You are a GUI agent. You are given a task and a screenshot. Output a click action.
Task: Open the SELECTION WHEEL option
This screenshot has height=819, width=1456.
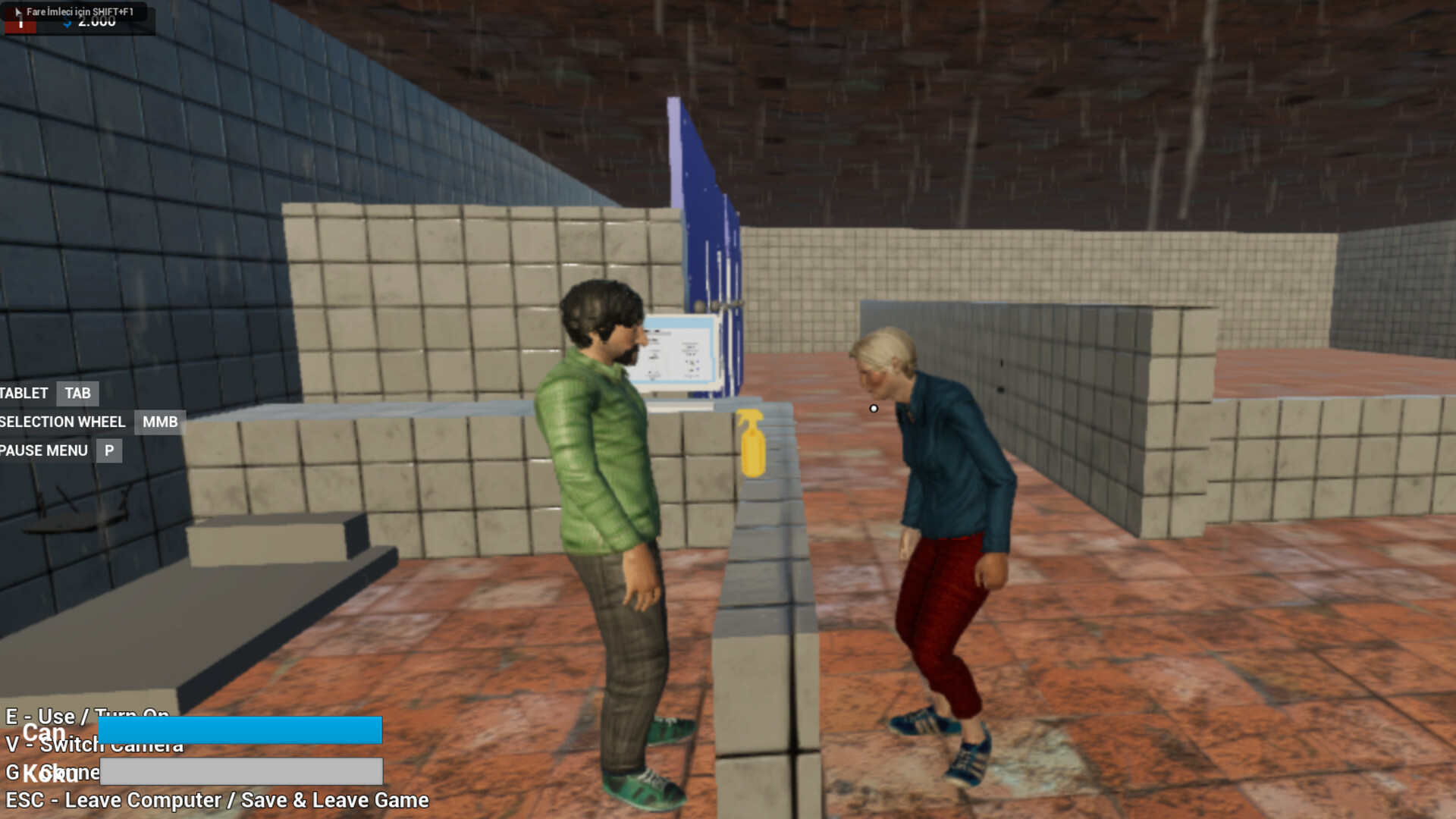point(62,422)
